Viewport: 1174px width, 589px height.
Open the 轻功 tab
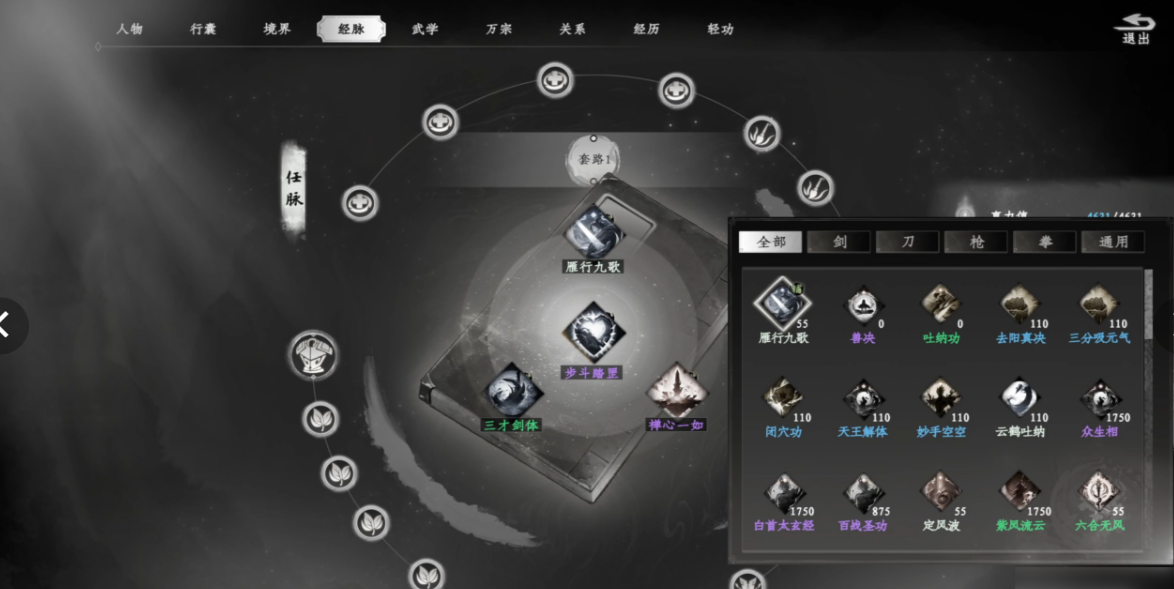click(720, 29)
